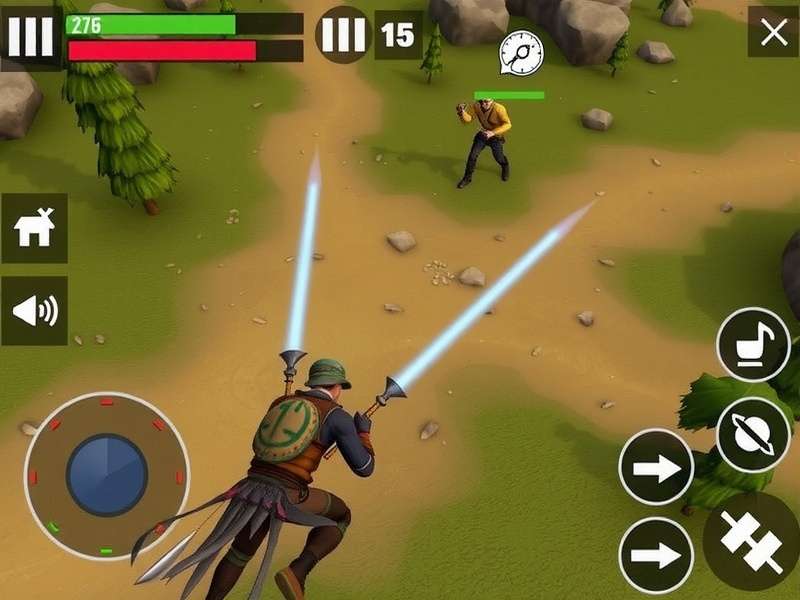Use the ringed planet ability button

[753, 435]
